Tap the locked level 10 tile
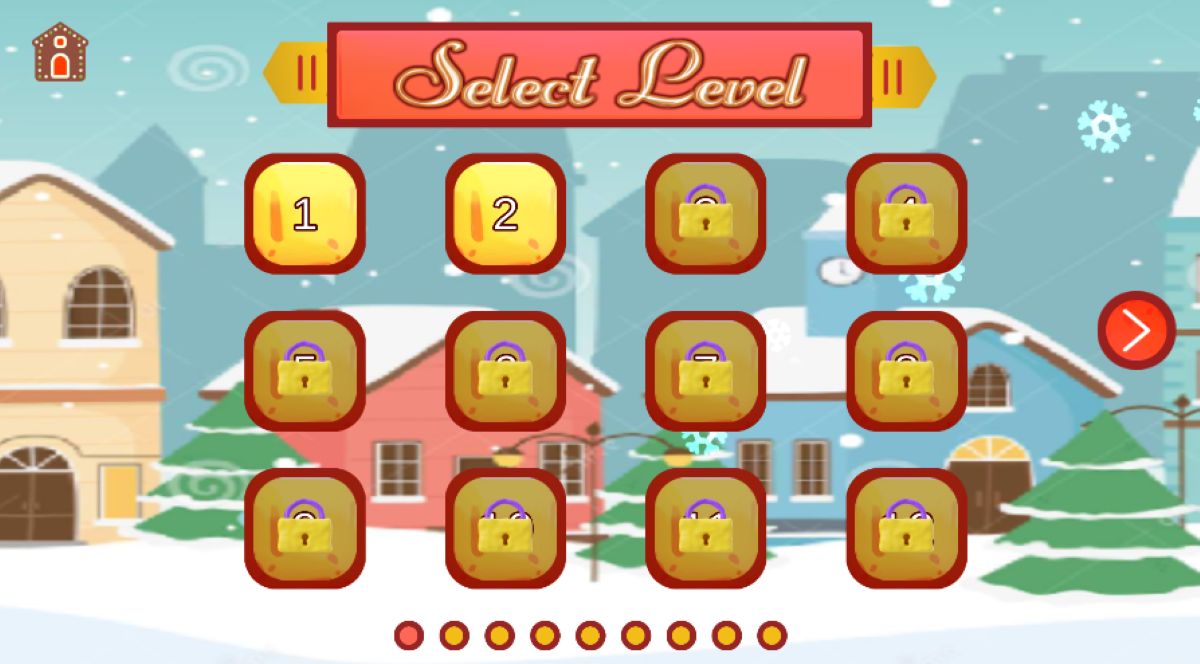The width and height of the screenshot is (1200, 664). pyautogui.click(x=505, y=528)
